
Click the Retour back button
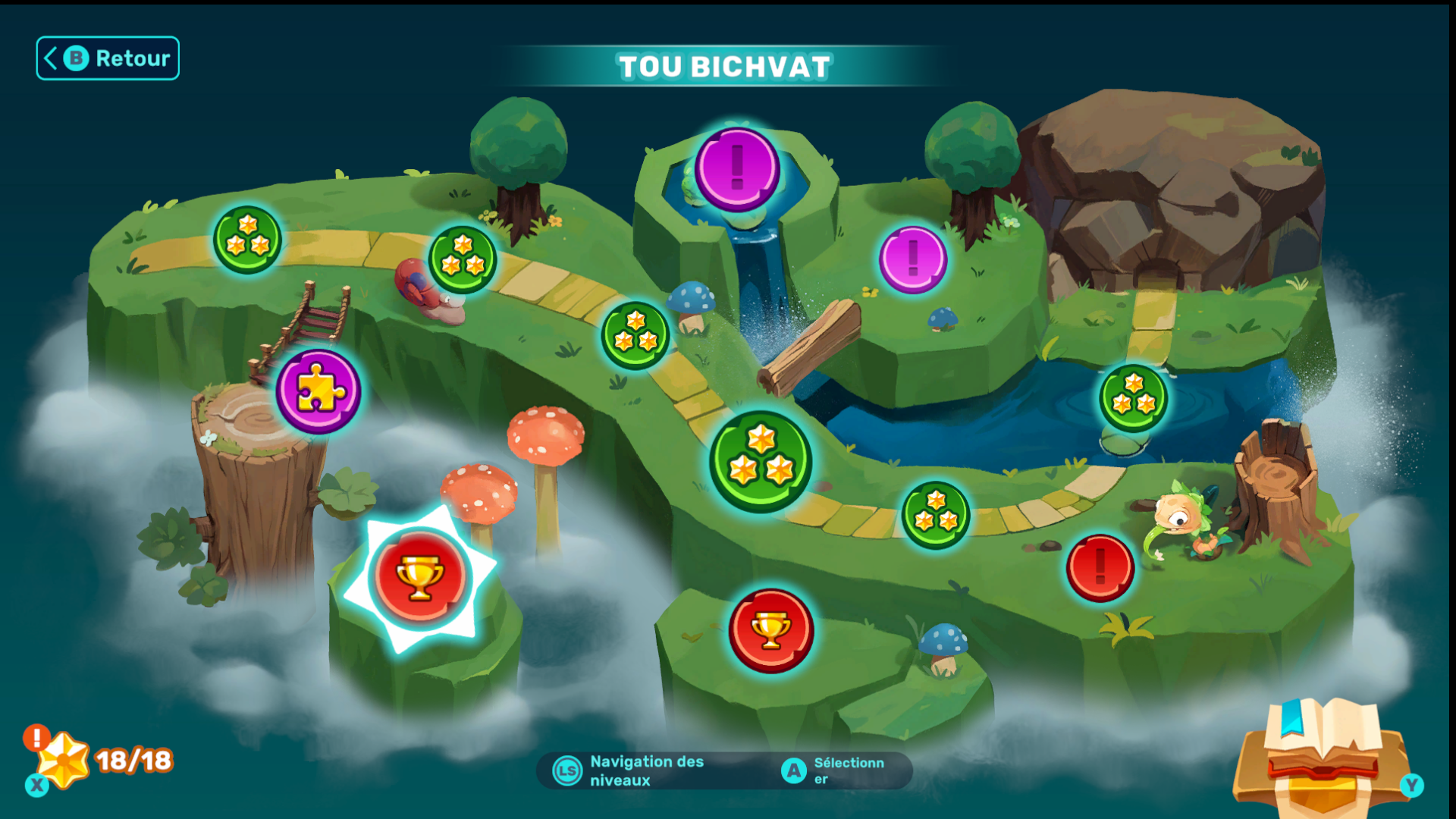[108, 58]
